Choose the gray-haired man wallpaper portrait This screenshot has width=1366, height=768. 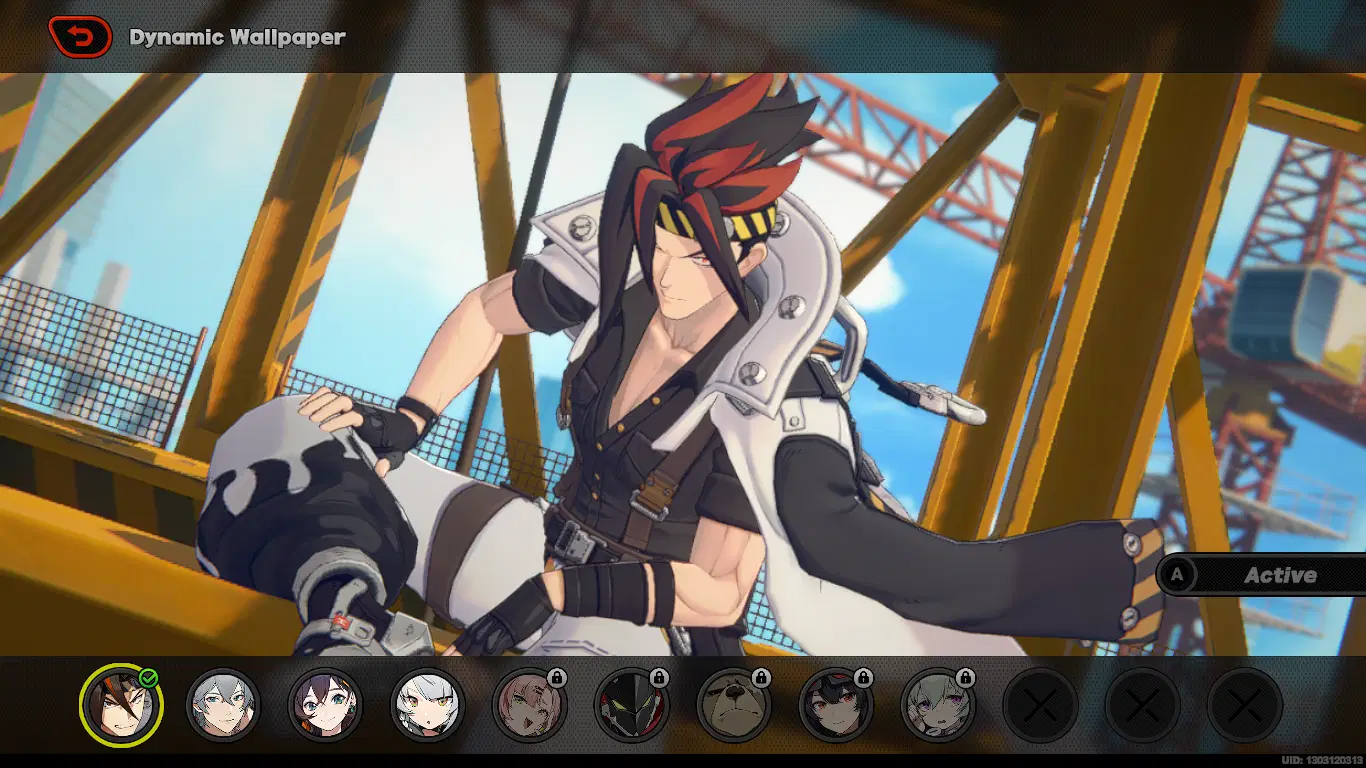coord(222,705)
